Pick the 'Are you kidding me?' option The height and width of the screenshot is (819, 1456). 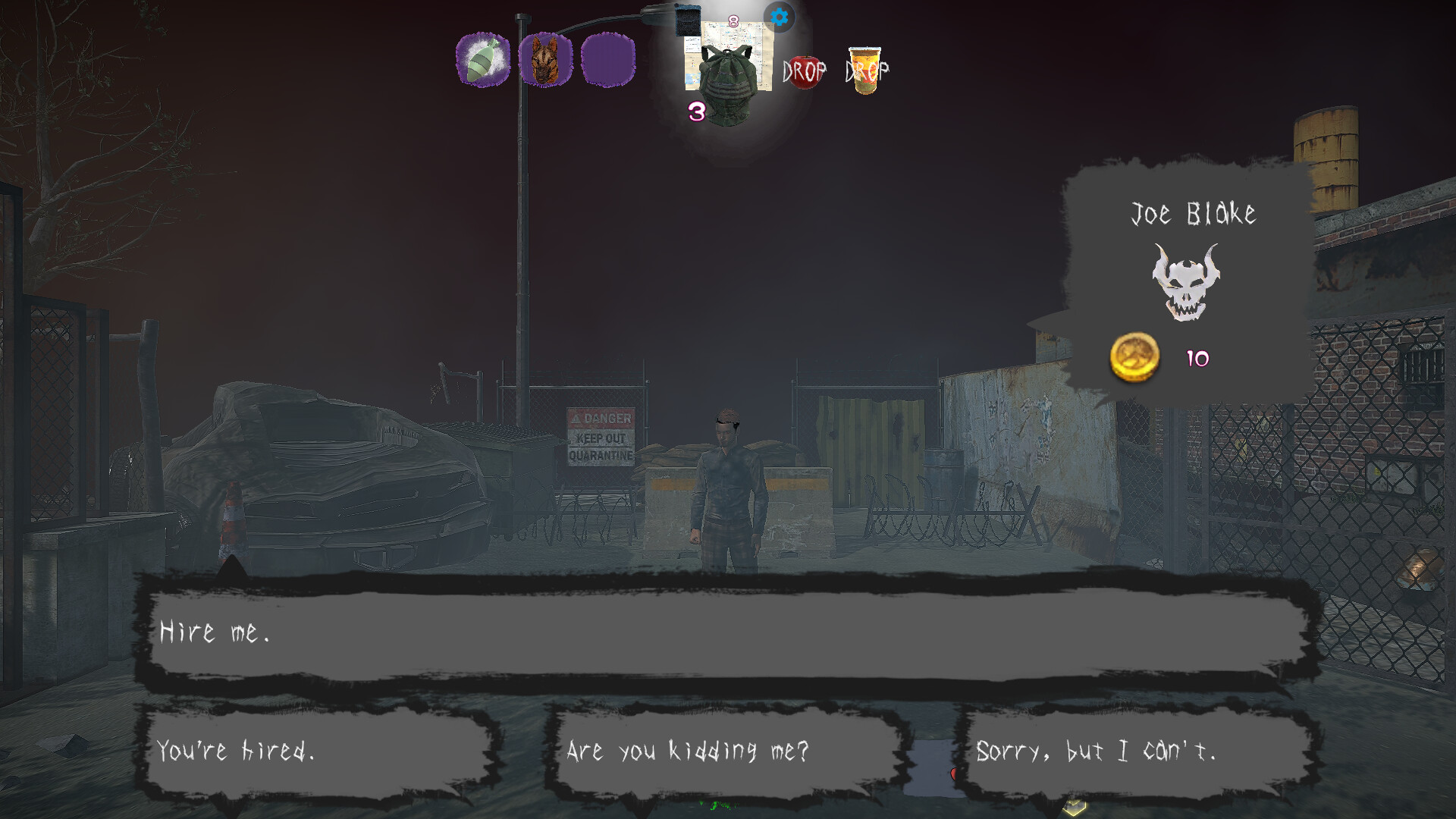(x=724, y=751)
